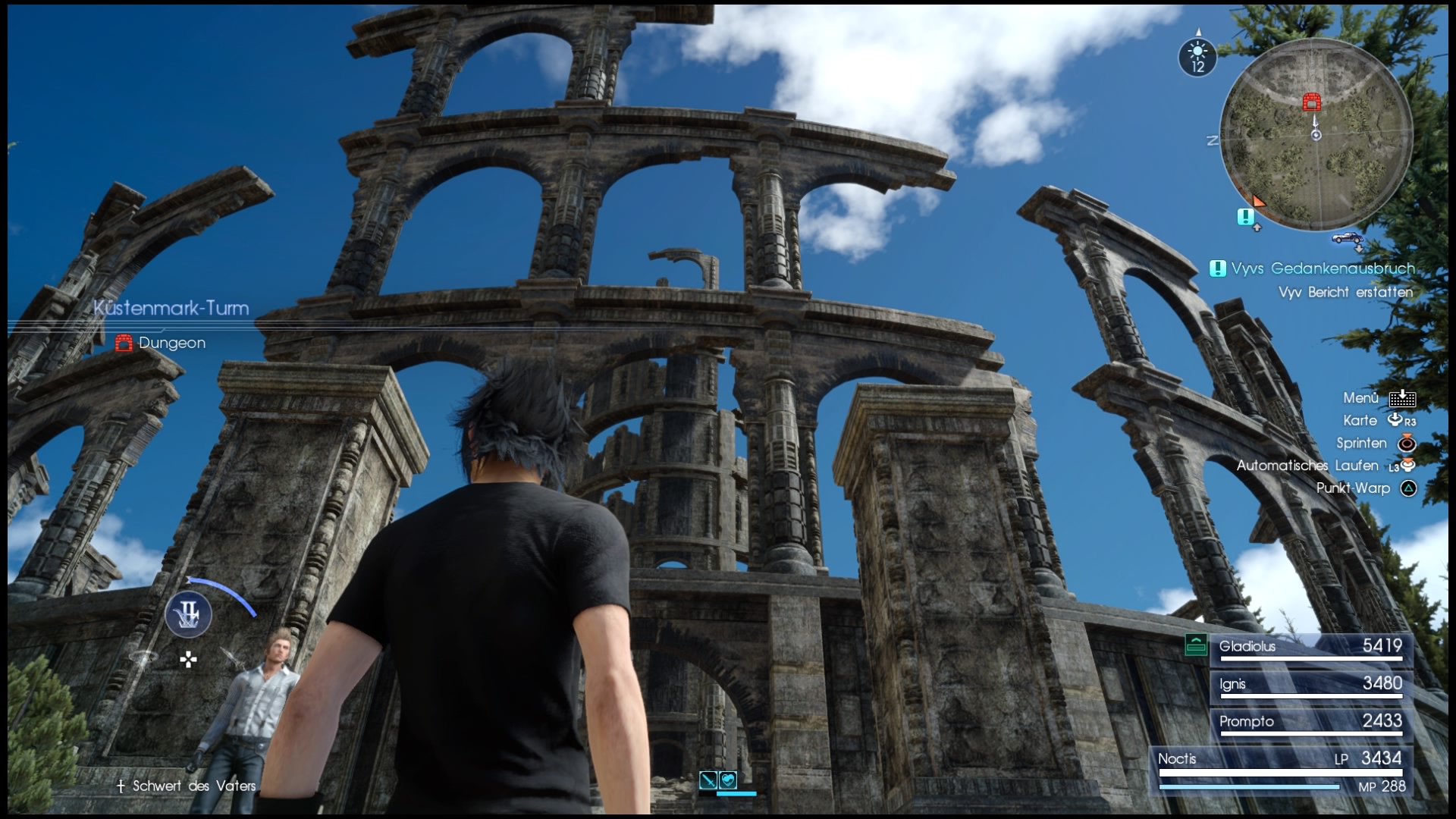Select the quest exclamation icon on the minimap
1456x819 pixels.
click(1245, 218)
